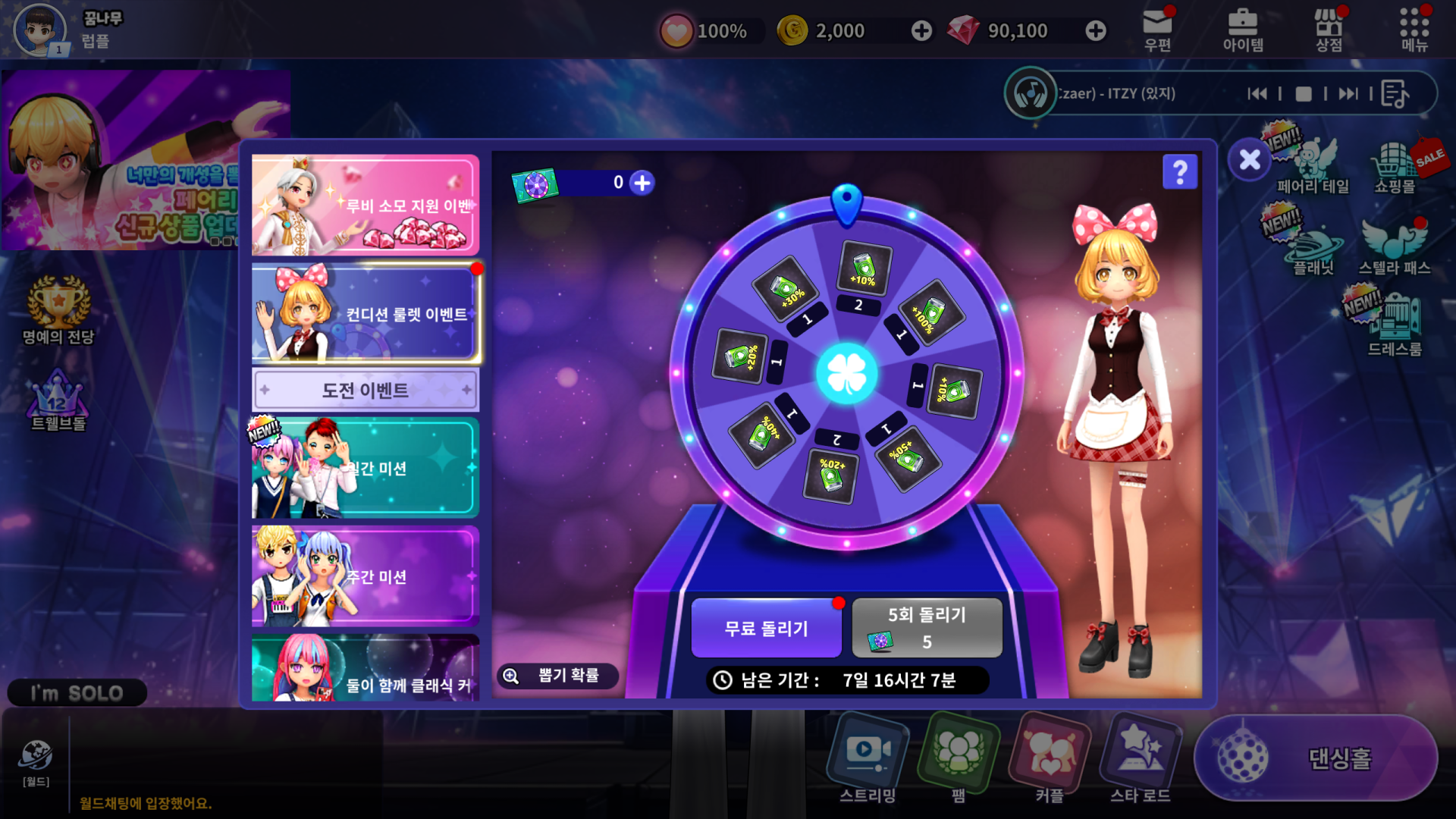Open the 메뉴 grid menu
The height and width of the screenshot is (819, 1456).
coord(1414,30)
